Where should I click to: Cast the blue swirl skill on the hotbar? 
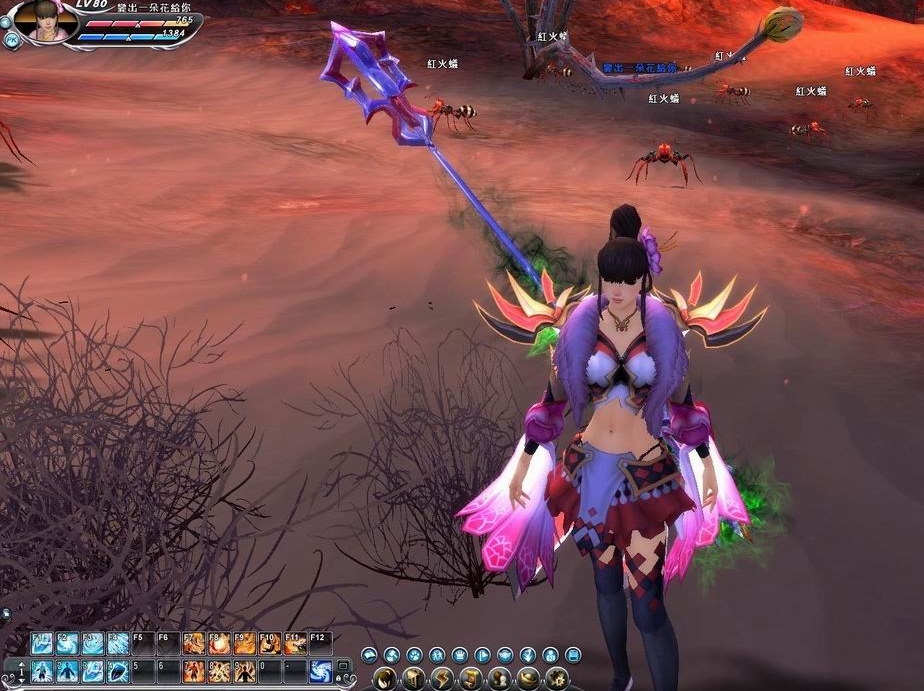coord(320,671)
